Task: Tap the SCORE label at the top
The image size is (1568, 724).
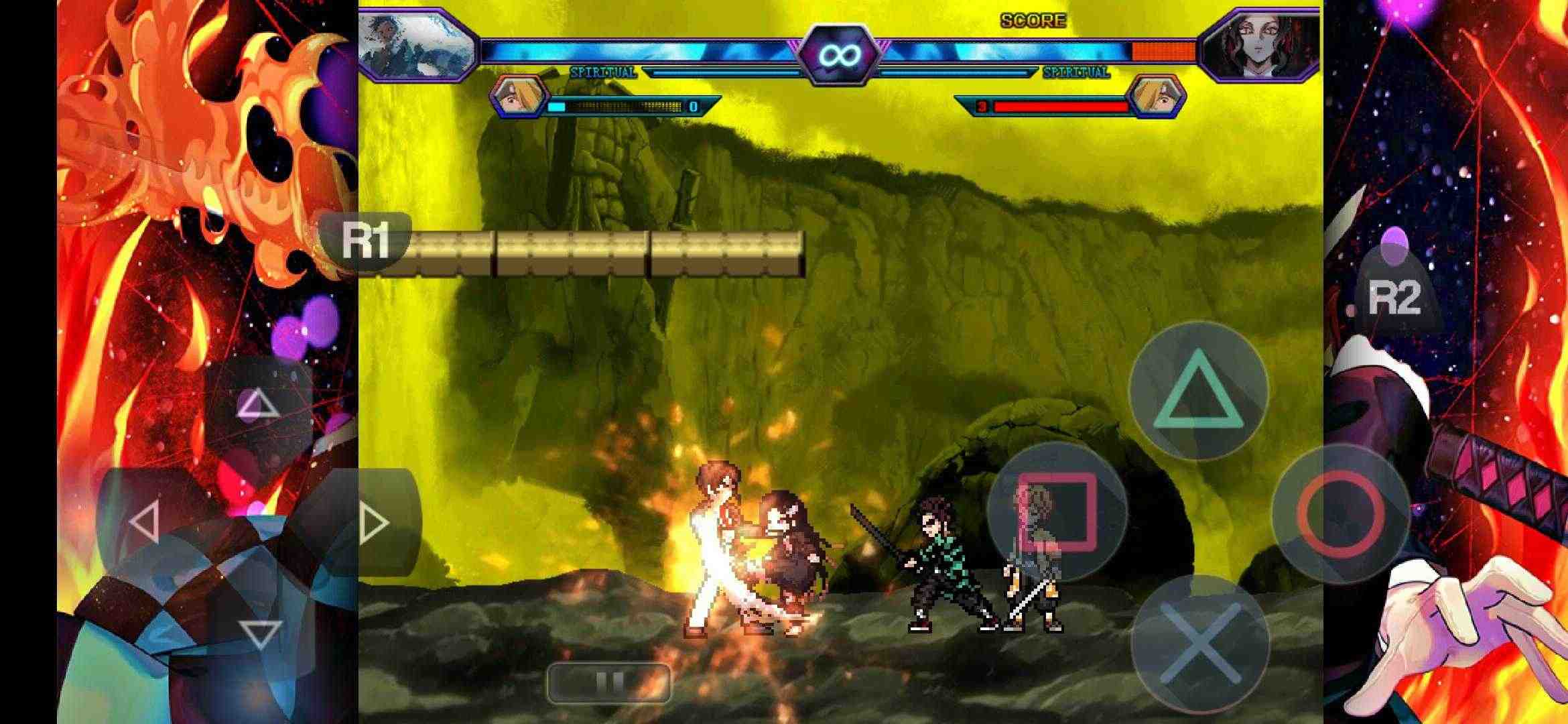Action: [x=1032, y=20]
